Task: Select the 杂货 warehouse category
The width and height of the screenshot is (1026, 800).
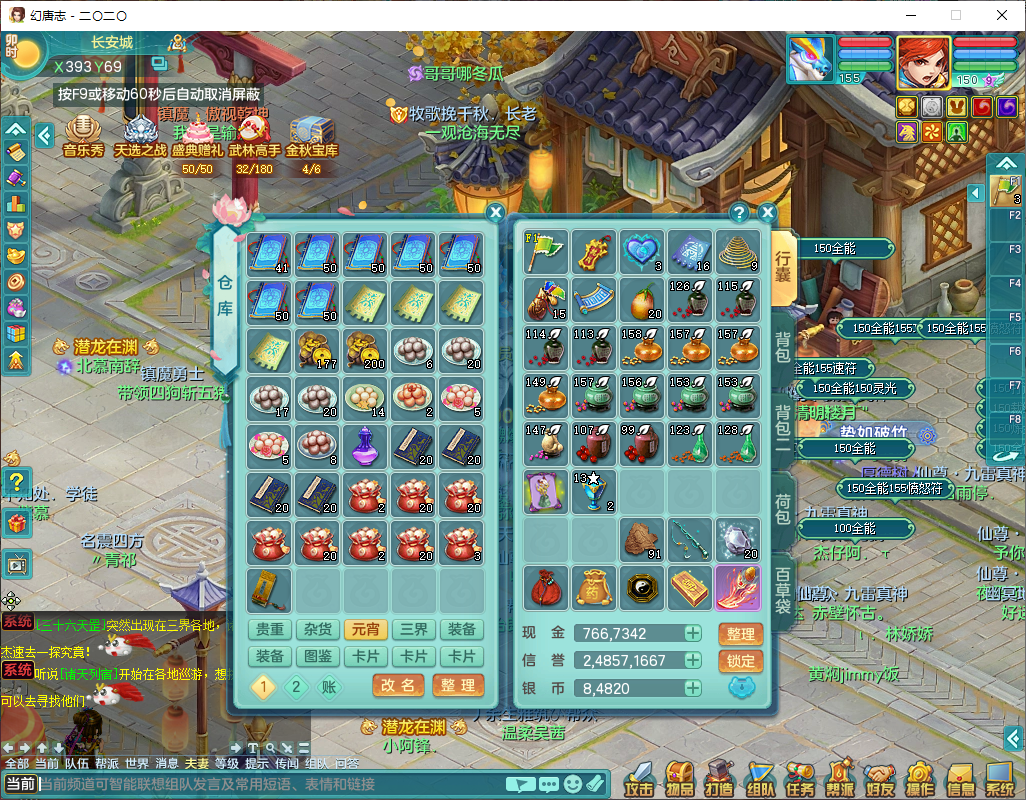Action: (318, 630)
